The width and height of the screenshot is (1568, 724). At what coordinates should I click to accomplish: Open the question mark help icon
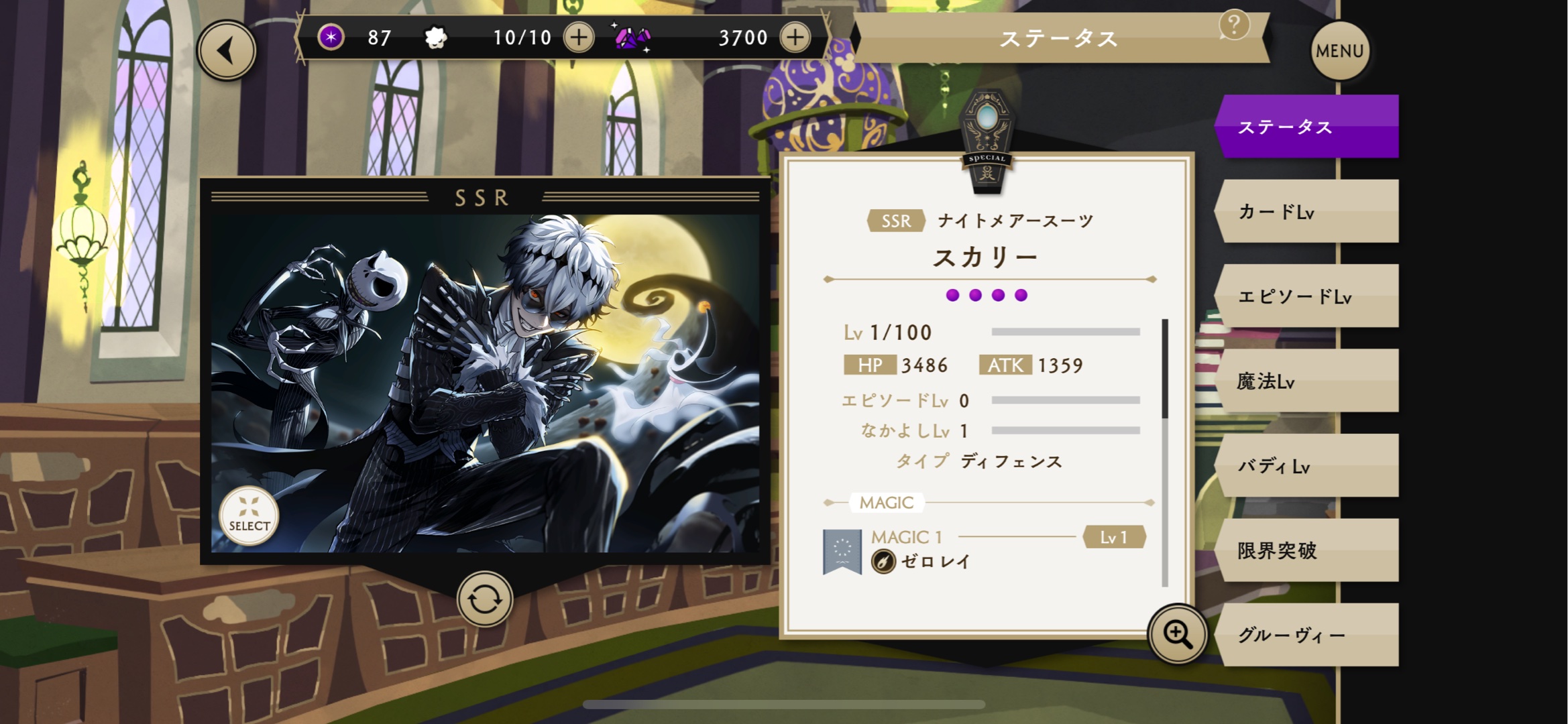(1233, 25)
